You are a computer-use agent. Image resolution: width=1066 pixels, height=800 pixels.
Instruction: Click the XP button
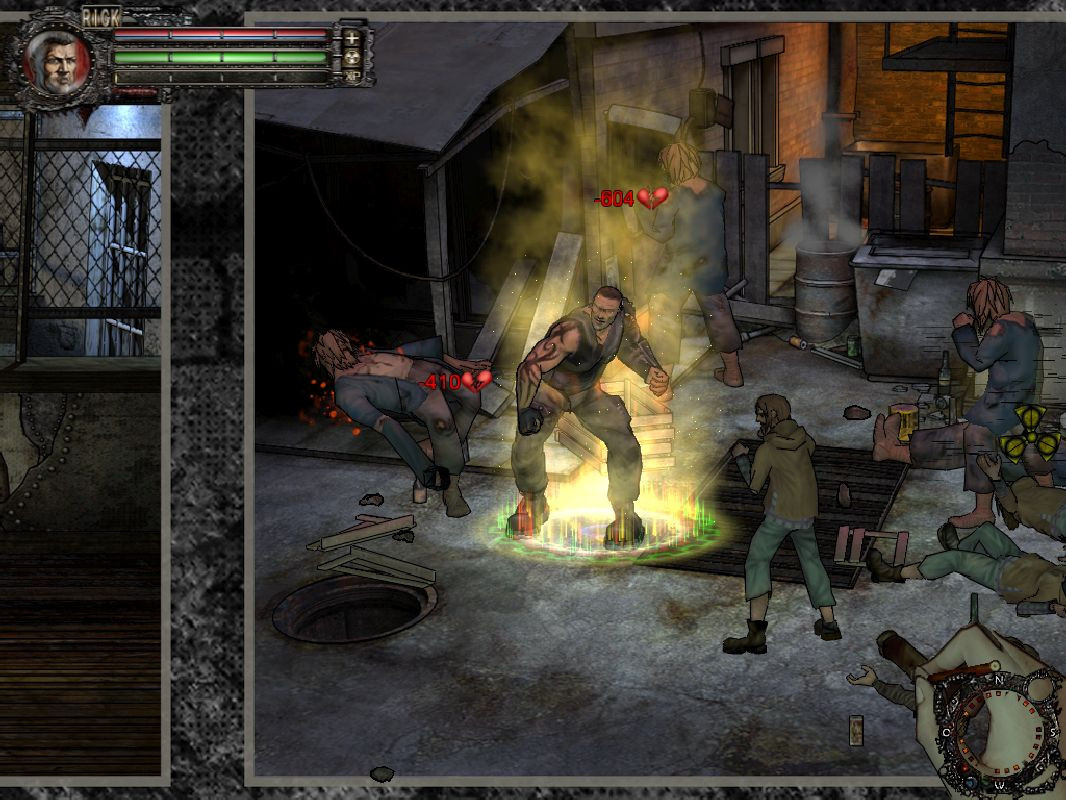click(x=352, y=76)
